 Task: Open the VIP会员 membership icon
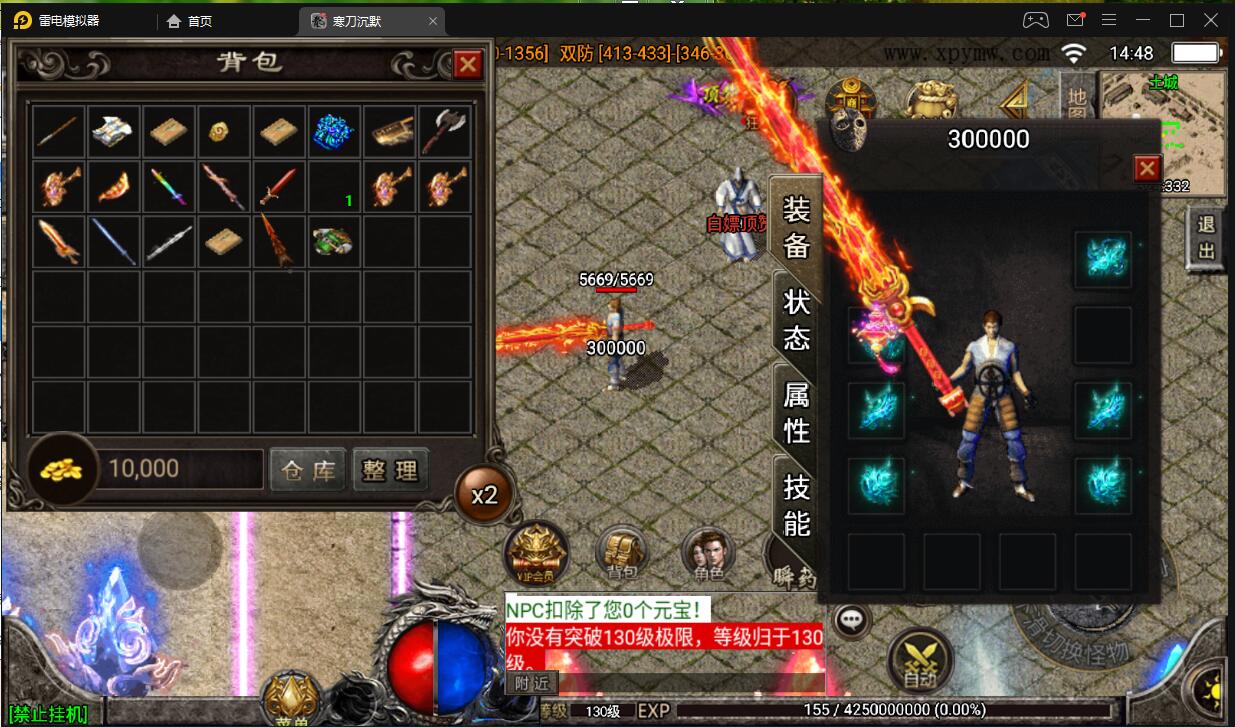[536, 554]
